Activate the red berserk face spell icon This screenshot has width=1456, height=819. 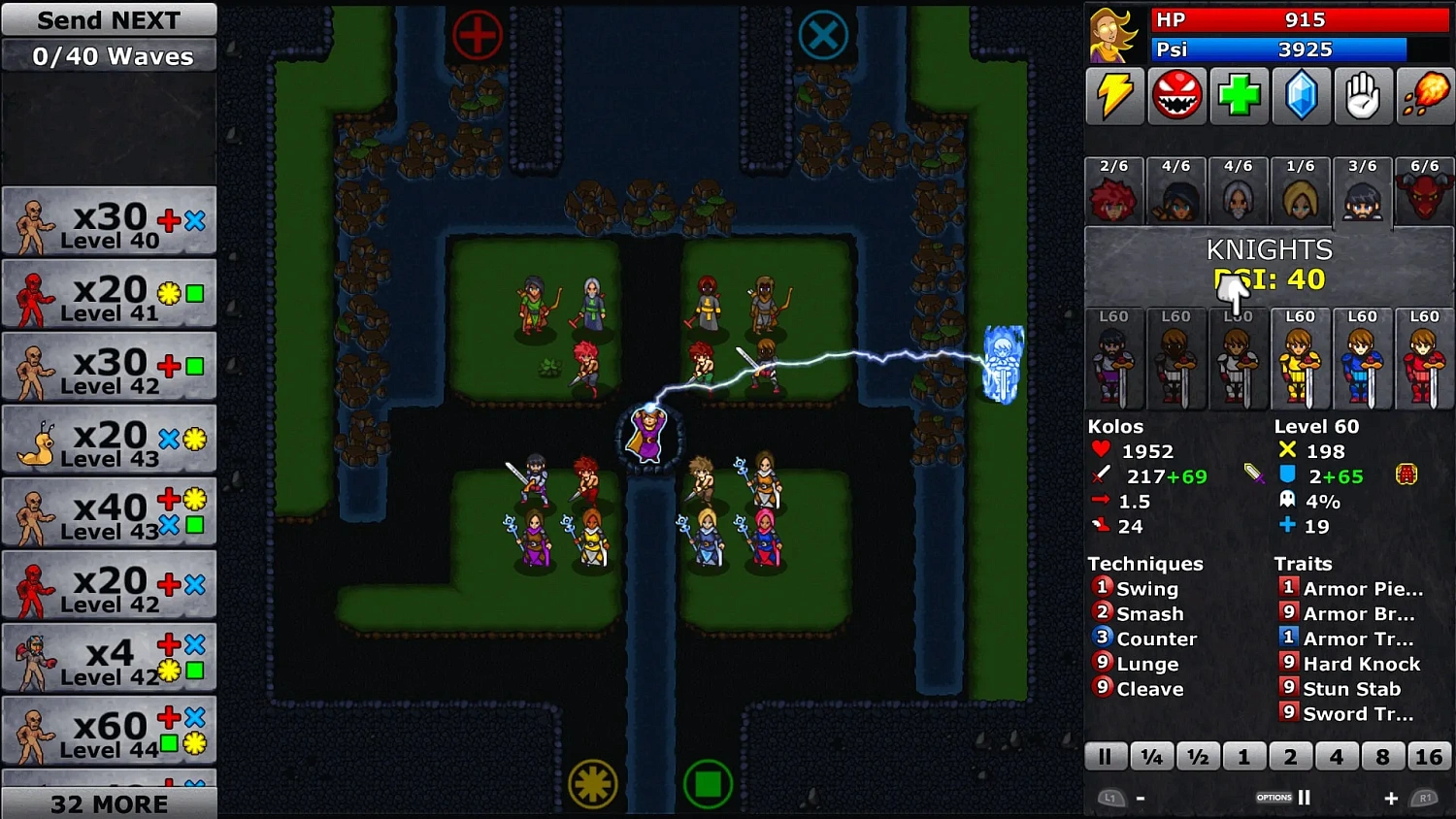tap(1176, 96)
